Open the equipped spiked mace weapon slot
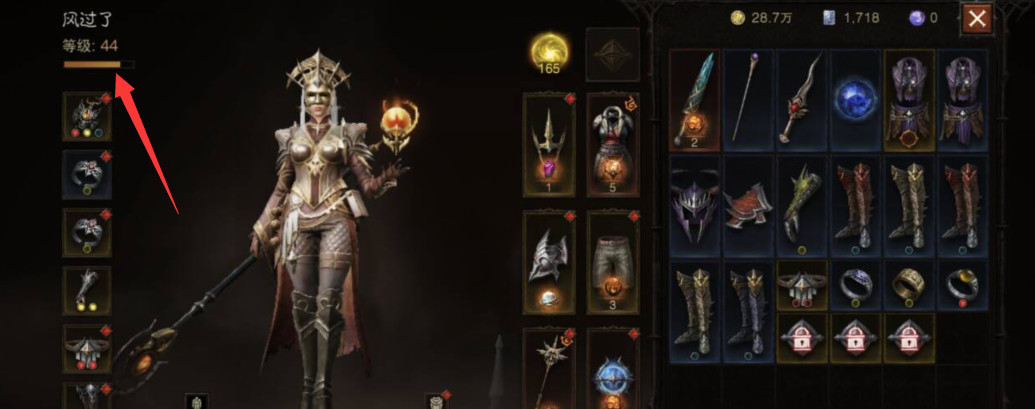This screenshot has height=409, width=1035. 549,370
